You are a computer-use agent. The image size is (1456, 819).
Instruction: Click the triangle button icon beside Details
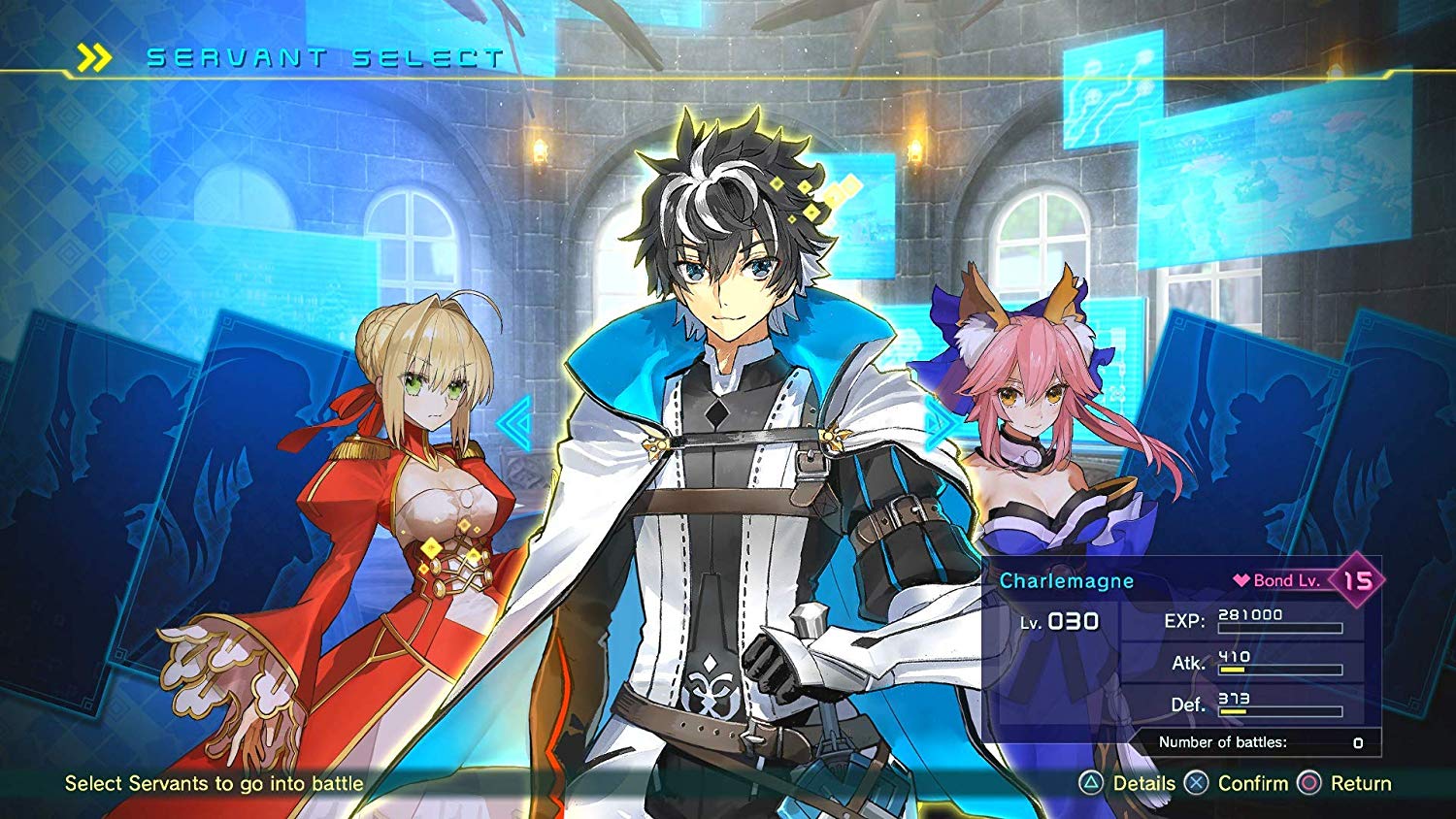1091,783
